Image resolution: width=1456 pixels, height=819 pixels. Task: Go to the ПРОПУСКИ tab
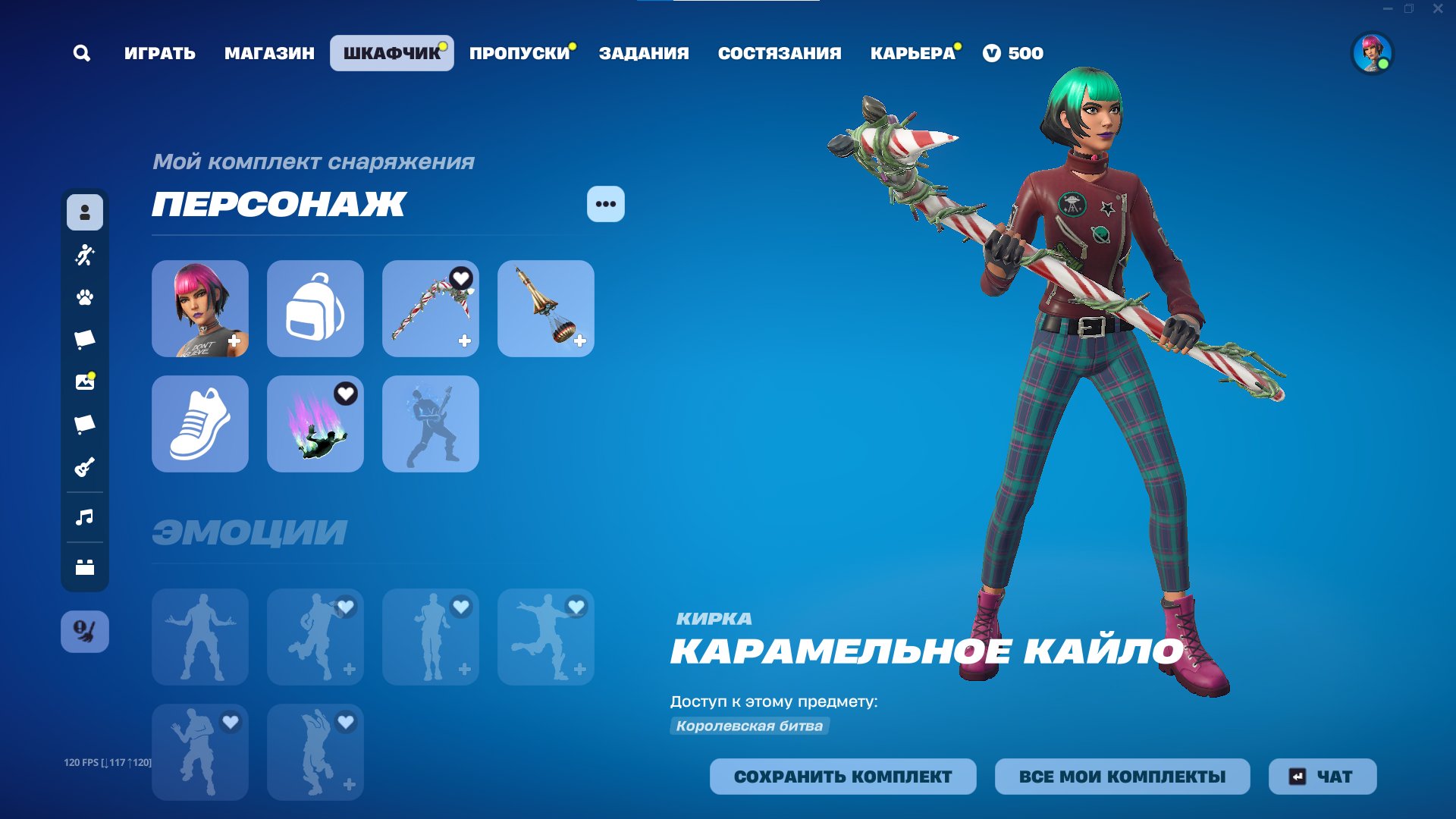519,53
